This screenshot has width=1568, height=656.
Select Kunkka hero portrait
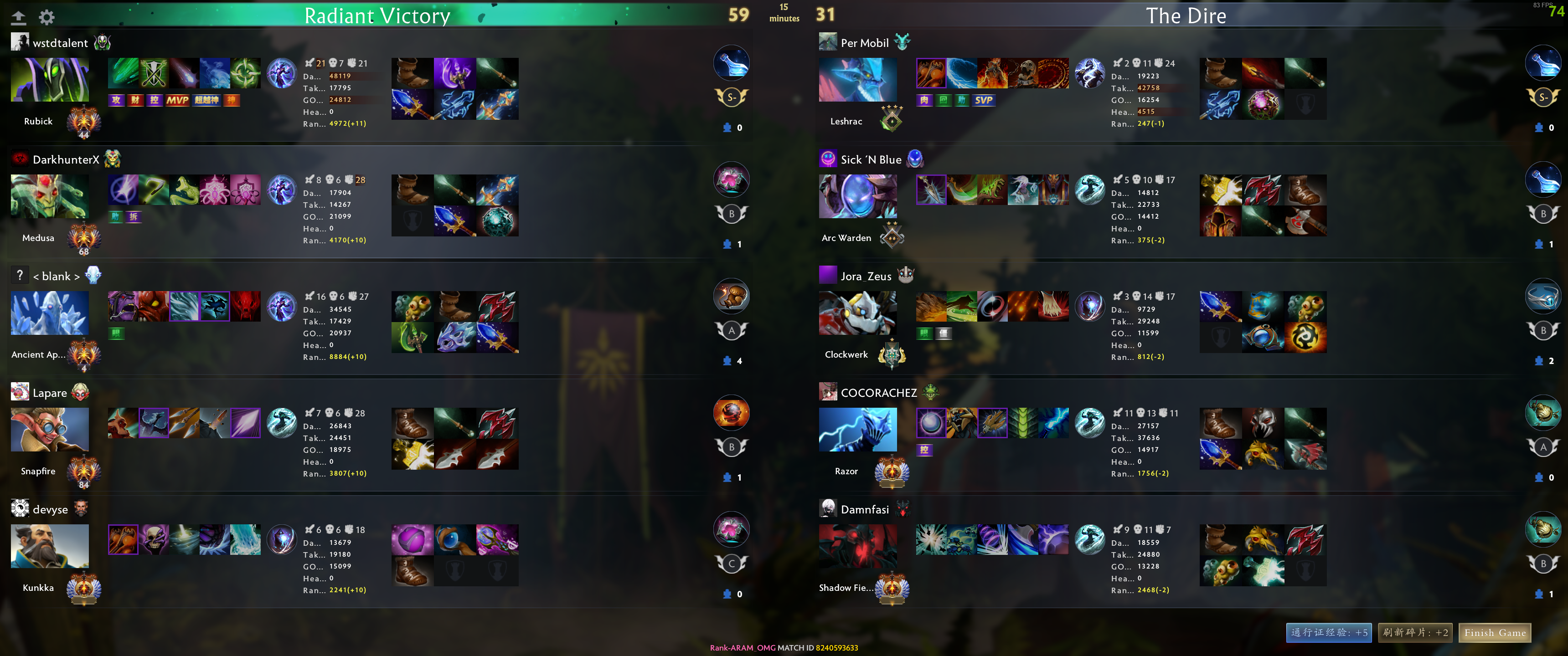coord(50,546)
